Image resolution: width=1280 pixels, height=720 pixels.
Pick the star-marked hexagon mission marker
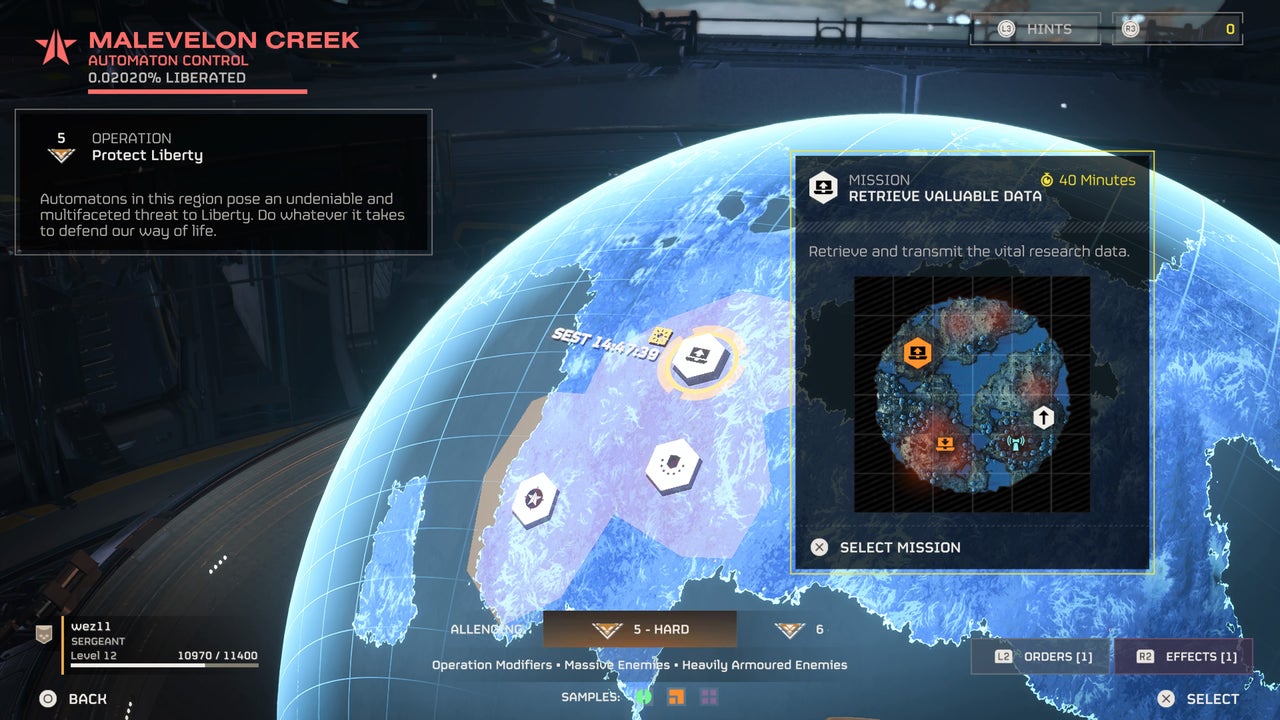pyautogui.click(x=535, y=498)
